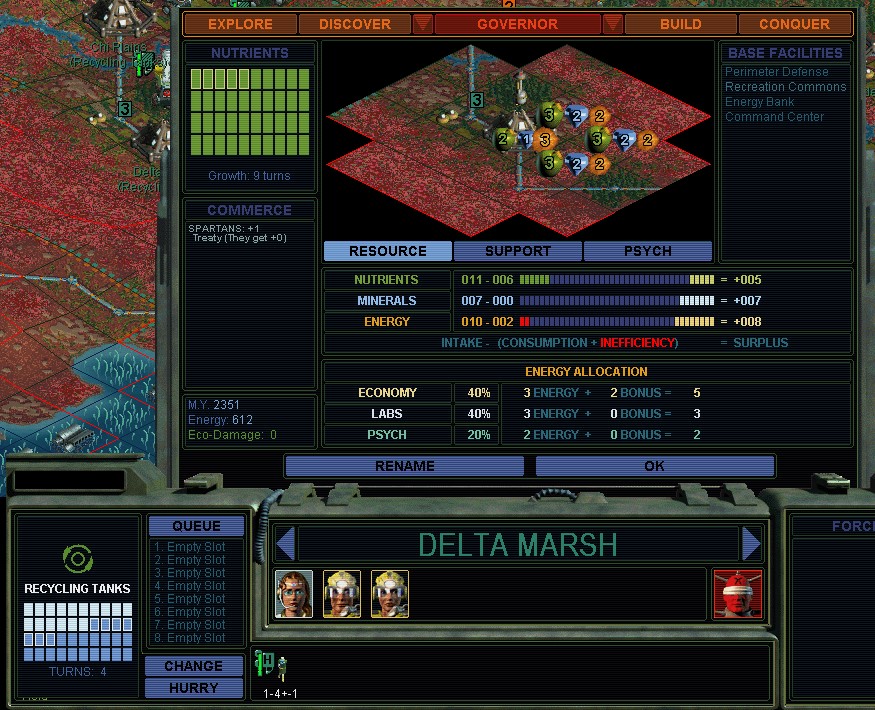This screenshot has height=710, width=875.
Task: Select the Energy Bank facility entry
Action: point(760,102)
